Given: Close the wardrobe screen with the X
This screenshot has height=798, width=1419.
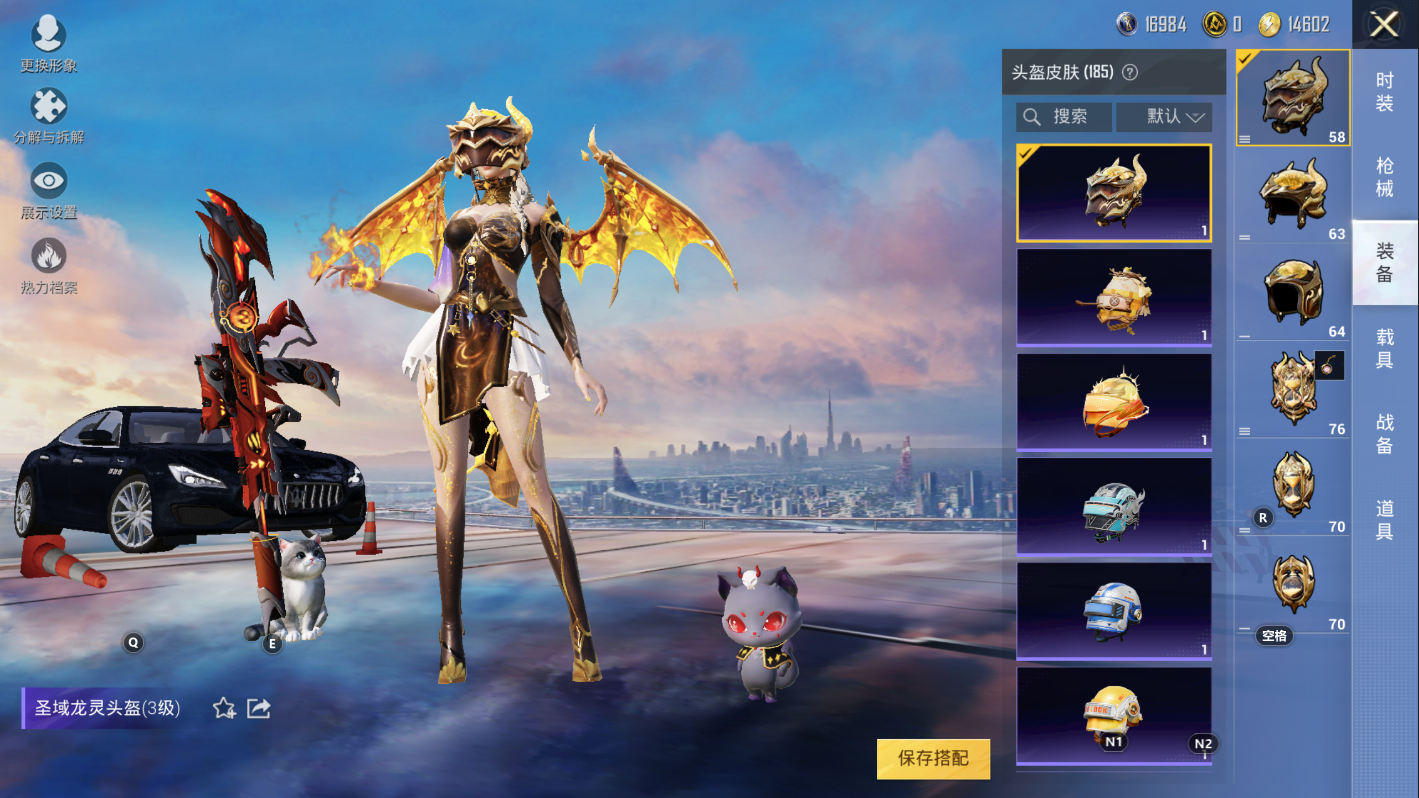Looking at the screenshot, I should pyautogui.click(x=1384, y=24).
